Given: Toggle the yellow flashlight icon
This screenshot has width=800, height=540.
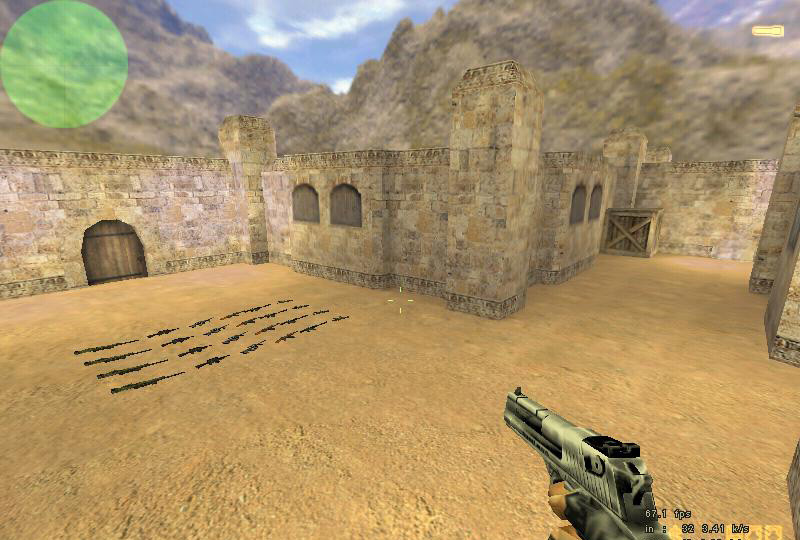Looking at the screenshot, I should [767, 32].
